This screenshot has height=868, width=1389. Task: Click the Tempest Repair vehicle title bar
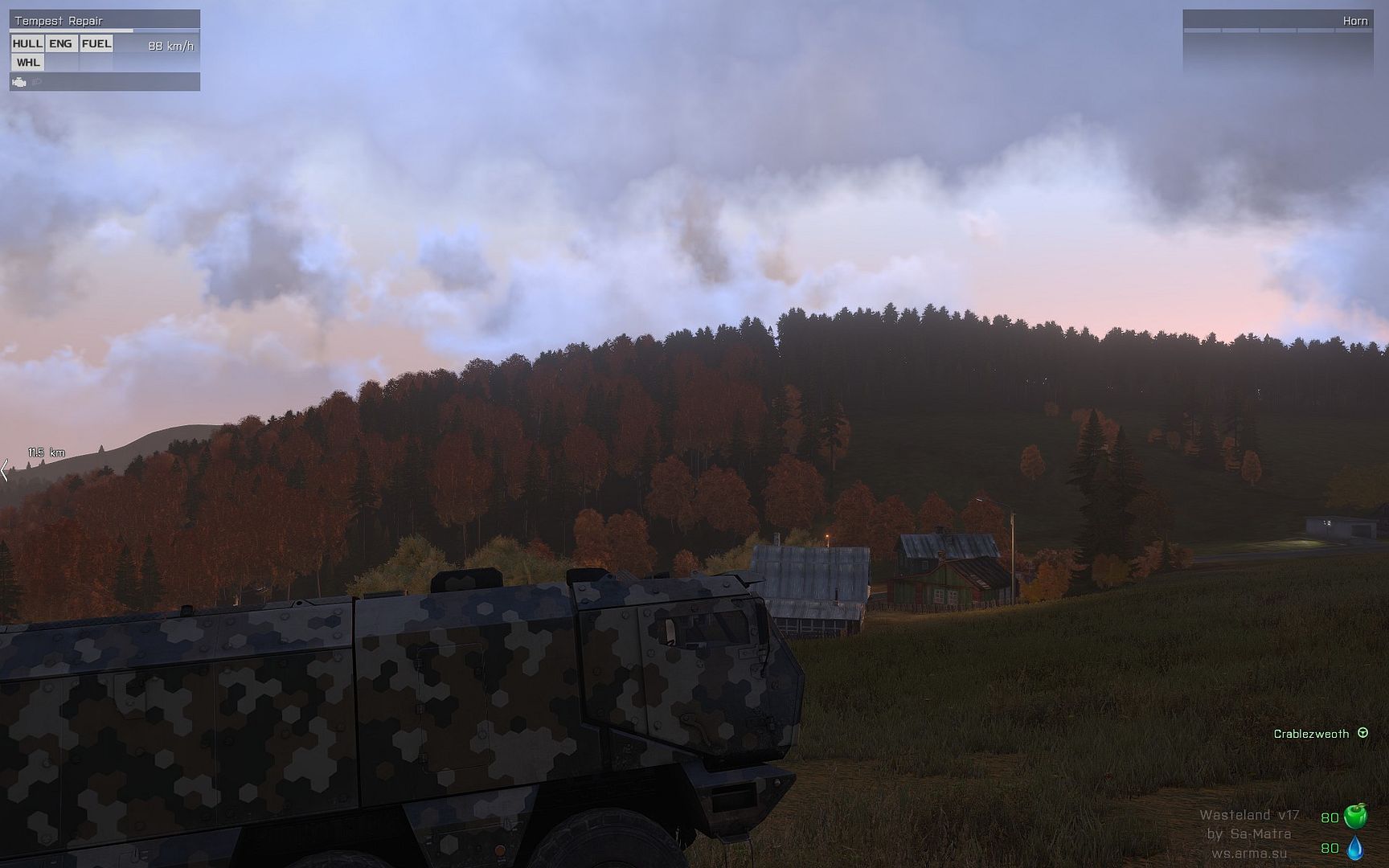tap(104, 20)
